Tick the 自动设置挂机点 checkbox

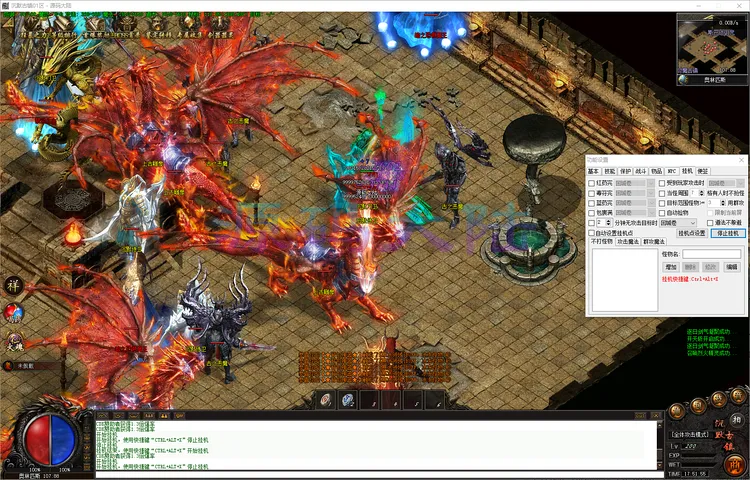click(591, 233)
